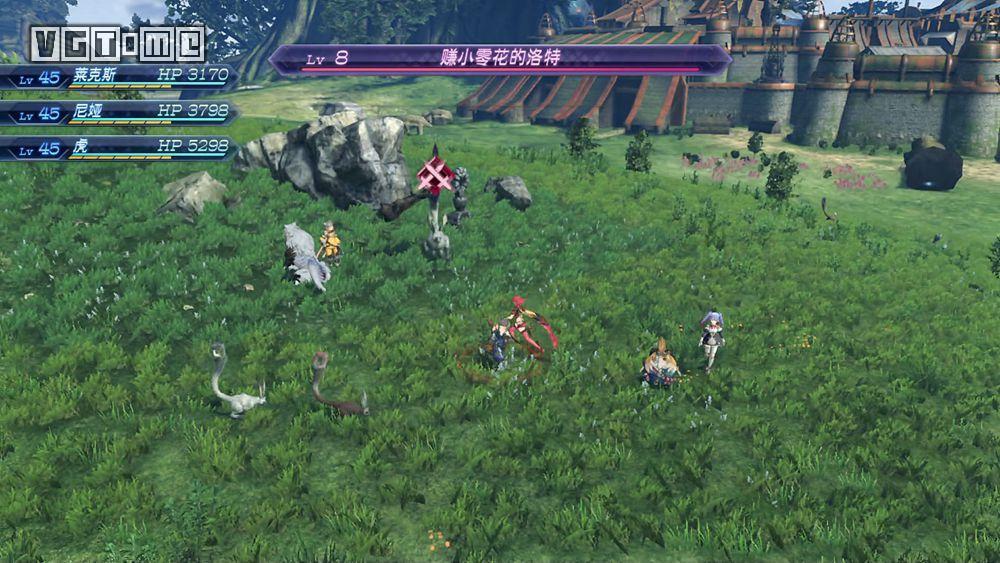Image resolution: width=1000 pixels, height=563 pixels.
Task: Click the VGTime watermark logo
Action: pyautogui.click(x=117, y=44)
